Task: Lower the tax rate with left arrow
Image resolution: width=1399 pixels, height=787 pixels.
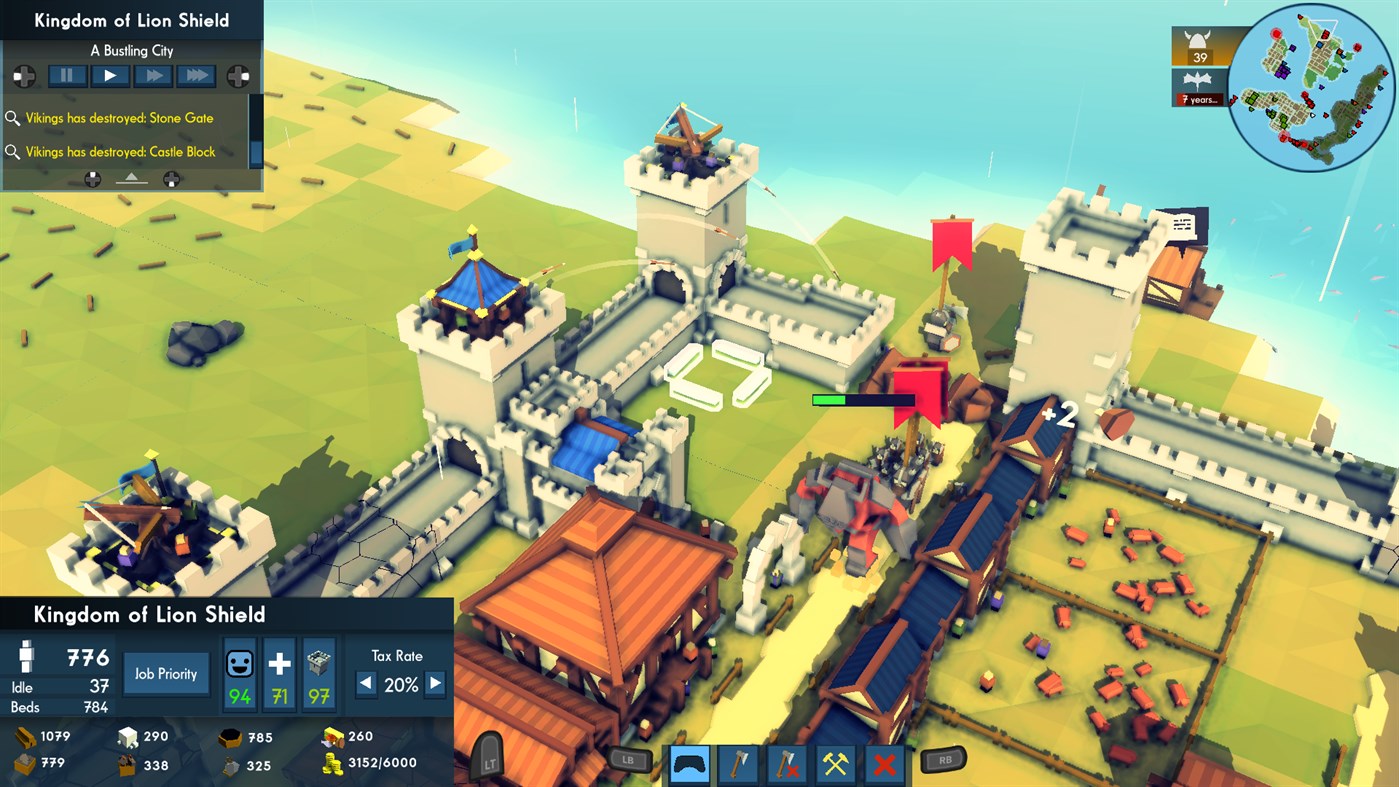Action: tap(365, 684)
